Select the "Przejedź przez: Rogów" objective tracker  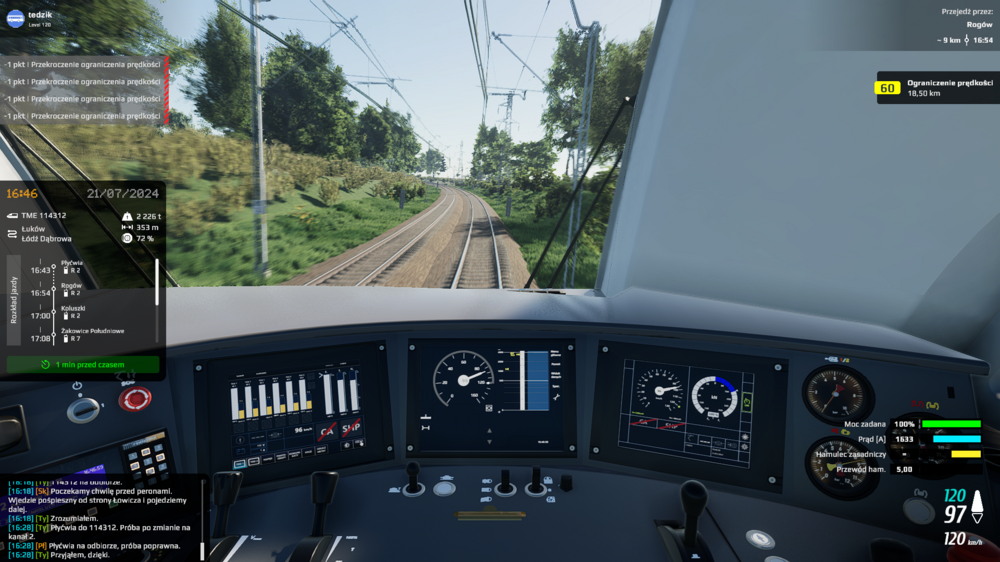tap(965, 26)
